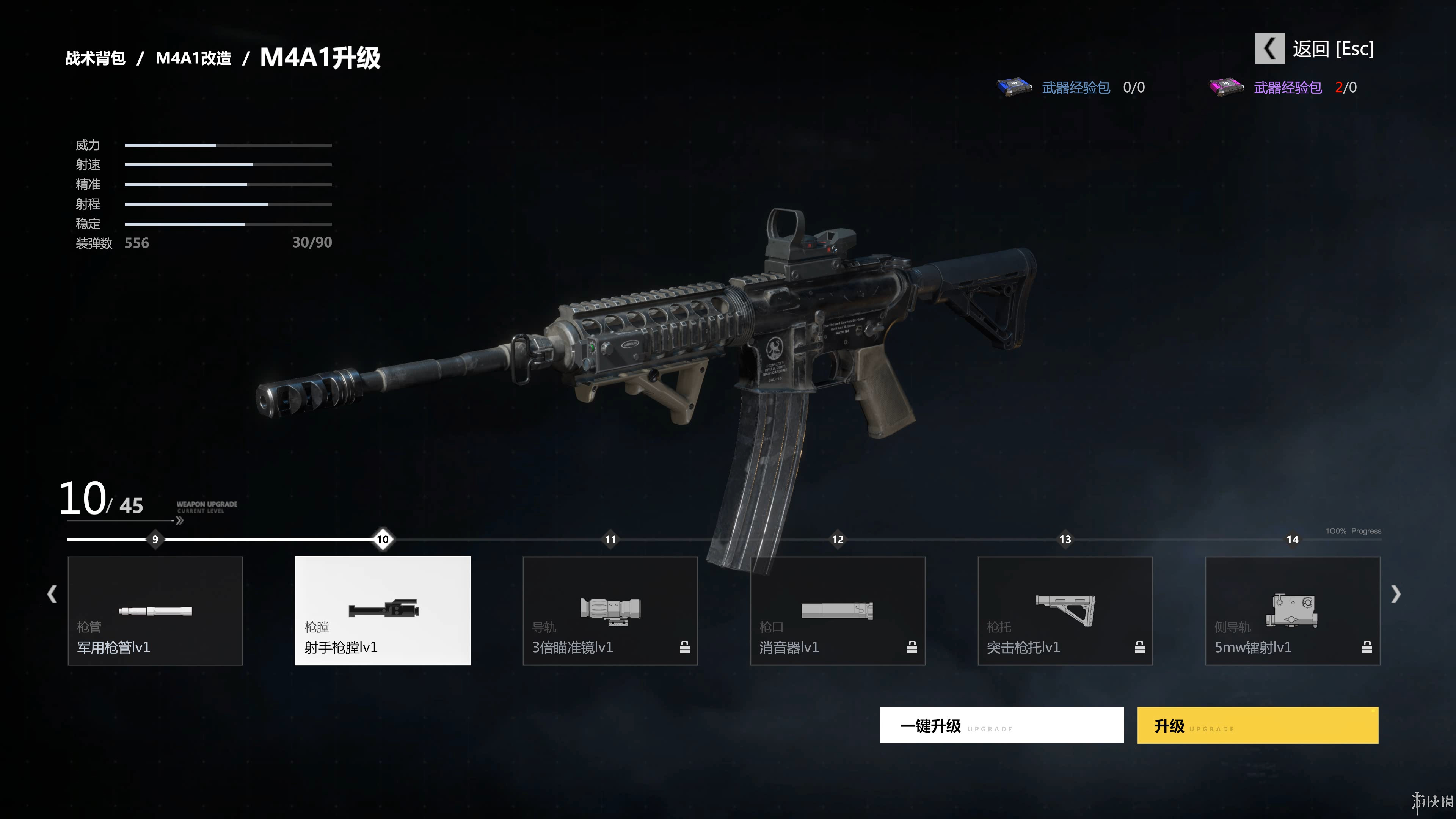1456x819 pixels.
Task: Click the yellow 升级 upgrade button
Action: [1257, 725]
